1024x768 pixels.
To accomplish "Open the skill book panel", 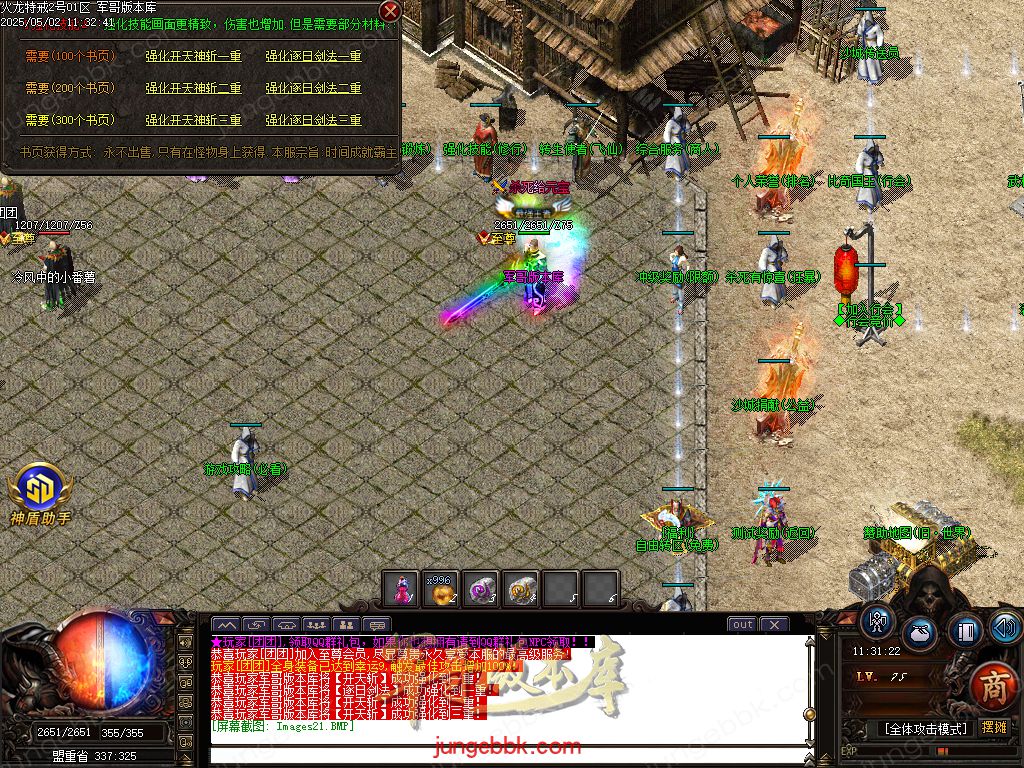I will pos(965,631).
